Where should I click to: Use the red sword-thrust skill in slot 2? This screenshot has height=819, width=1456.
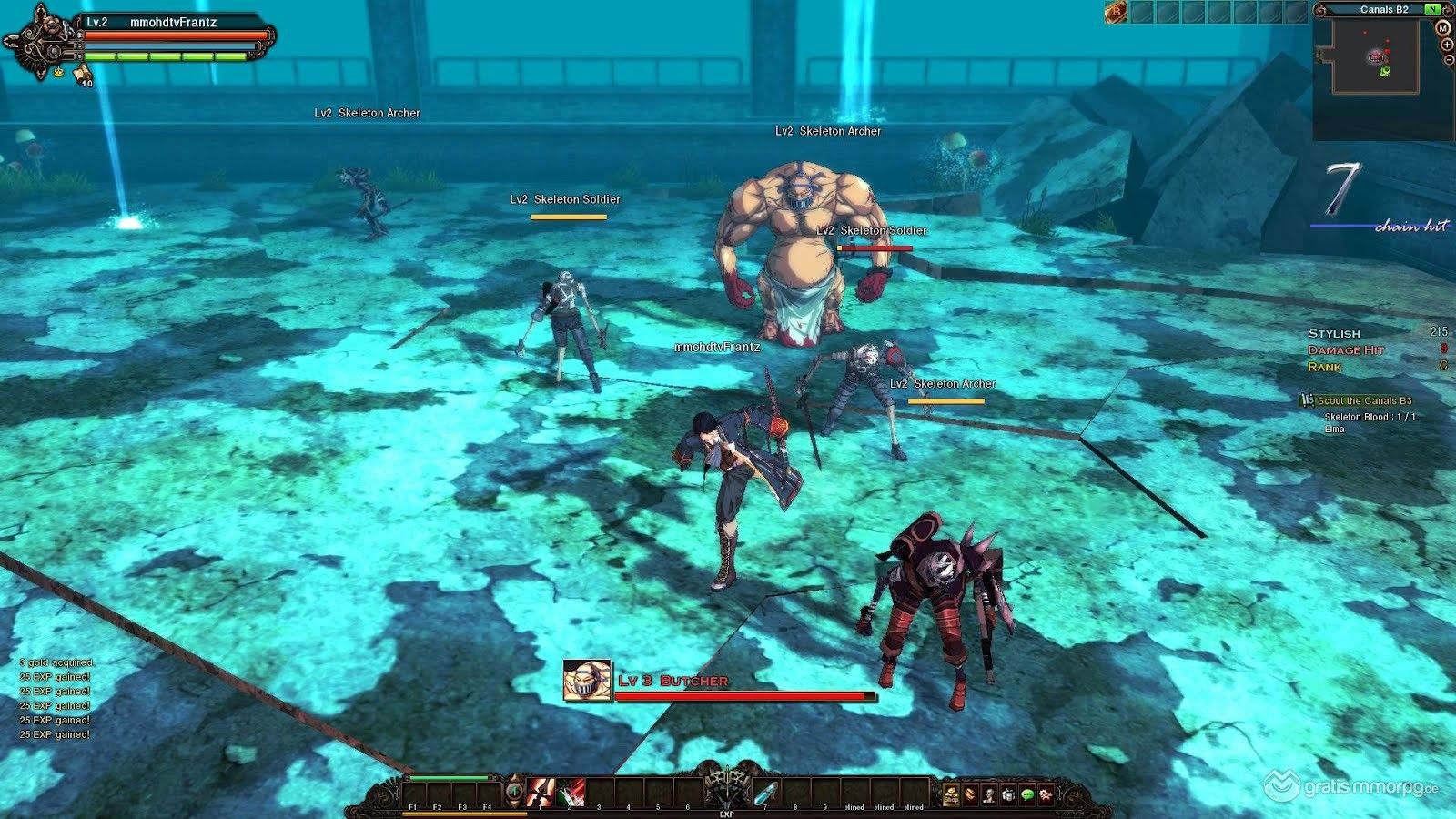(571, 792)
